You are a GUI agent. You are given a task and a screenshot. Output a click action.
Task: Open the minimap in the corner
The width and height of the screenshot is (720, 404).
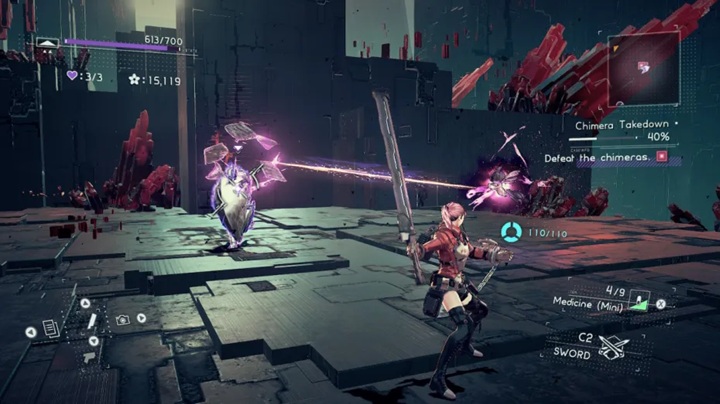click(643, 68)
